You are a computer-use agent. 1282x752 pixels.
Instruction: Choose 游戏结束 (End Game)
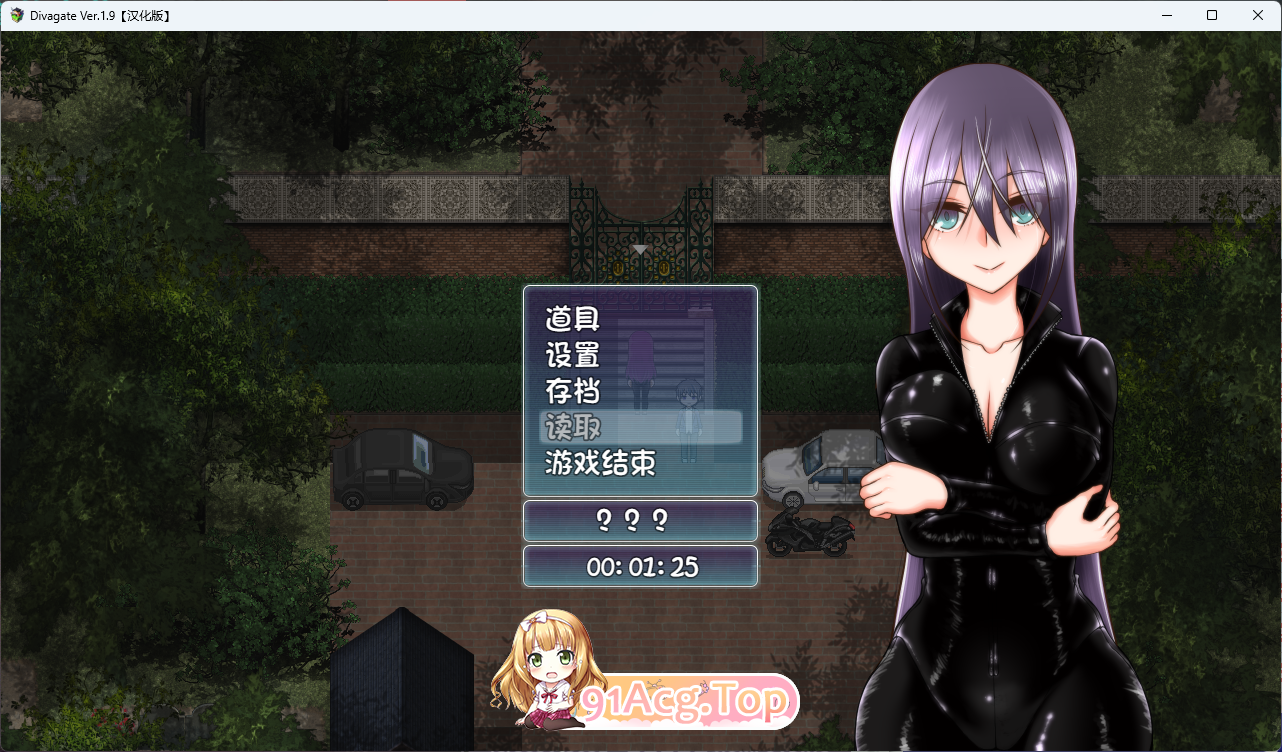coord(600,463)
